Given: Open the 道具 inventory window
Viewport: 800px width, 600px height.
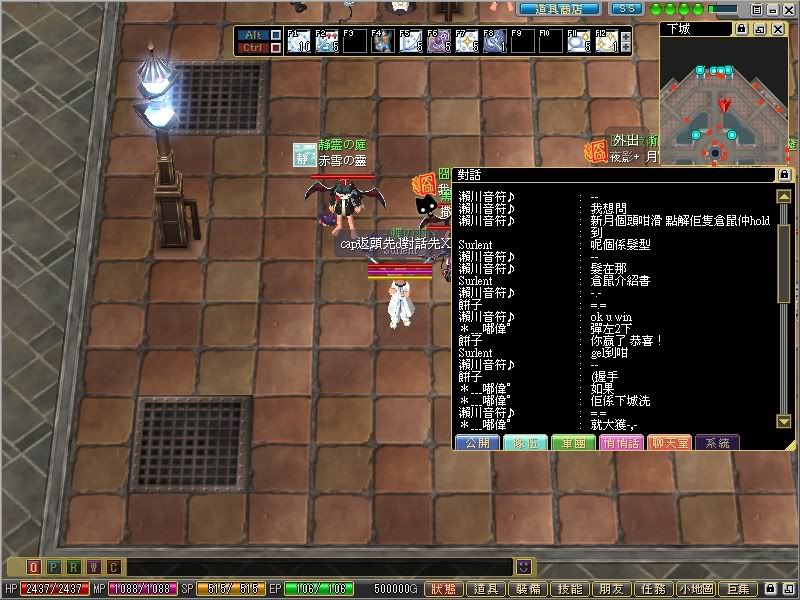Looking at the screenshot, I should coord(486,590).
